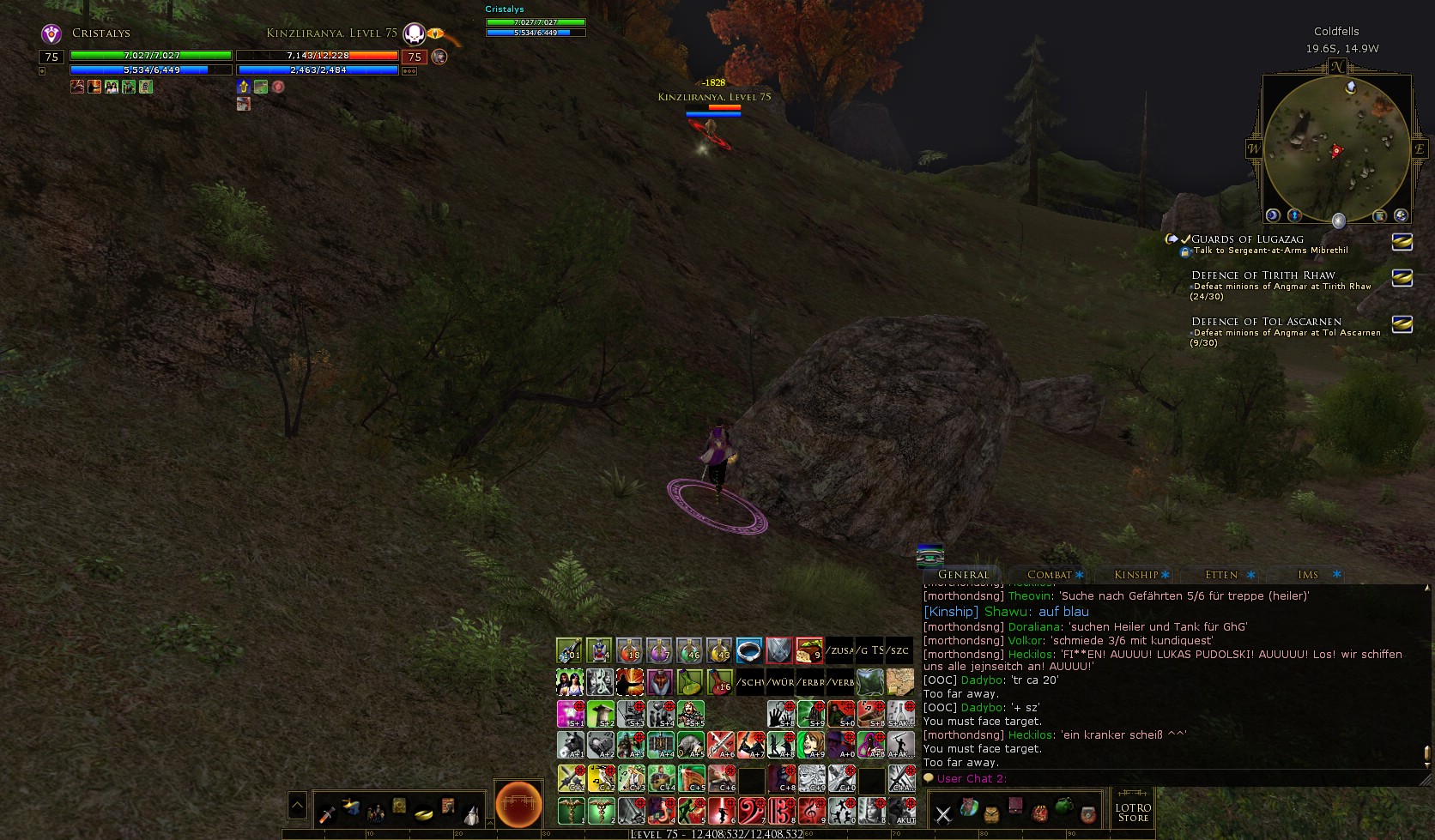The height and width of the screenshot is (840, 1435).
Task: Open the Etten chat tab
Action: click(1221, 575)
